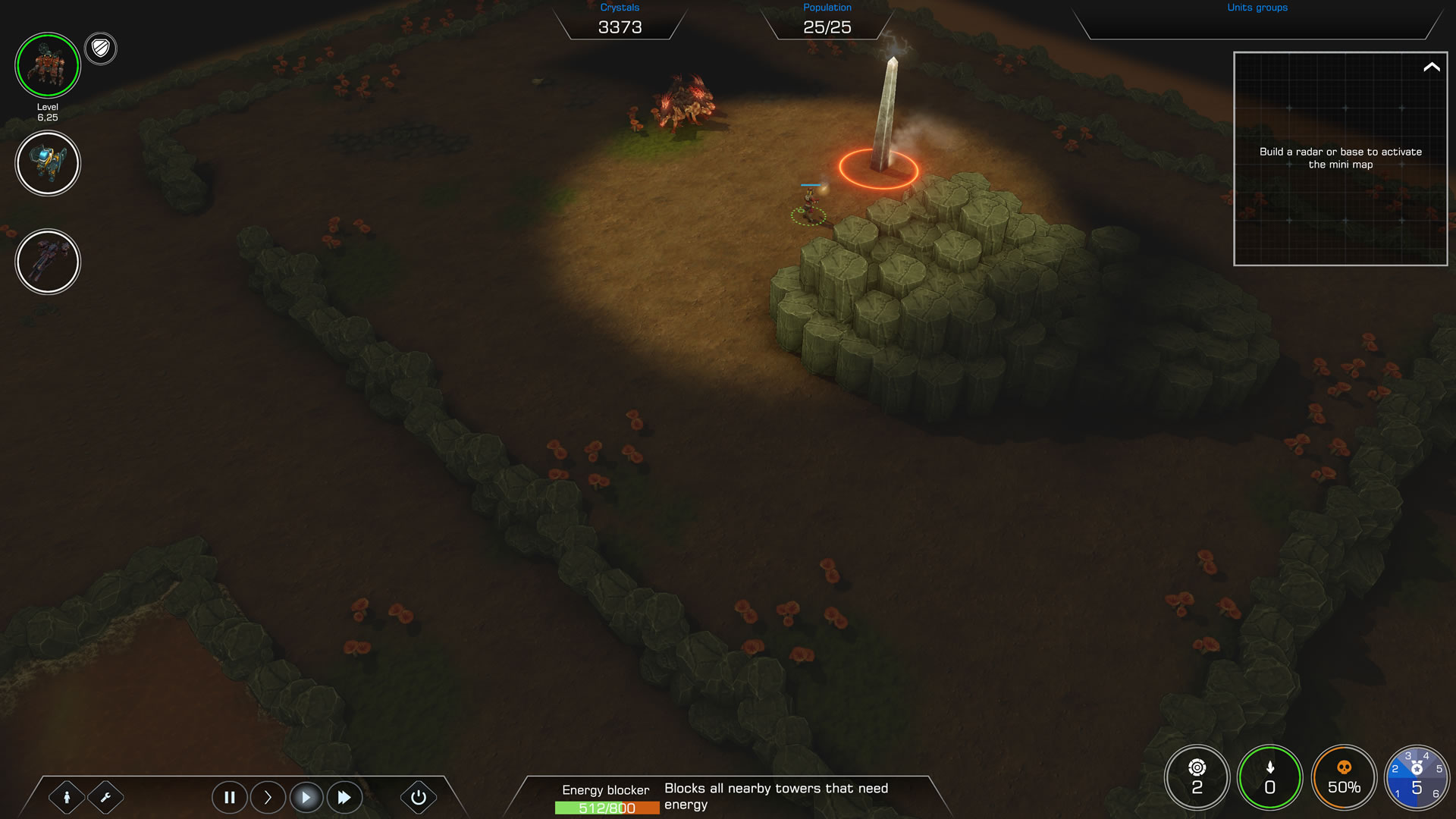
Task: Set game to normal play speed
Action: point(306,797)
